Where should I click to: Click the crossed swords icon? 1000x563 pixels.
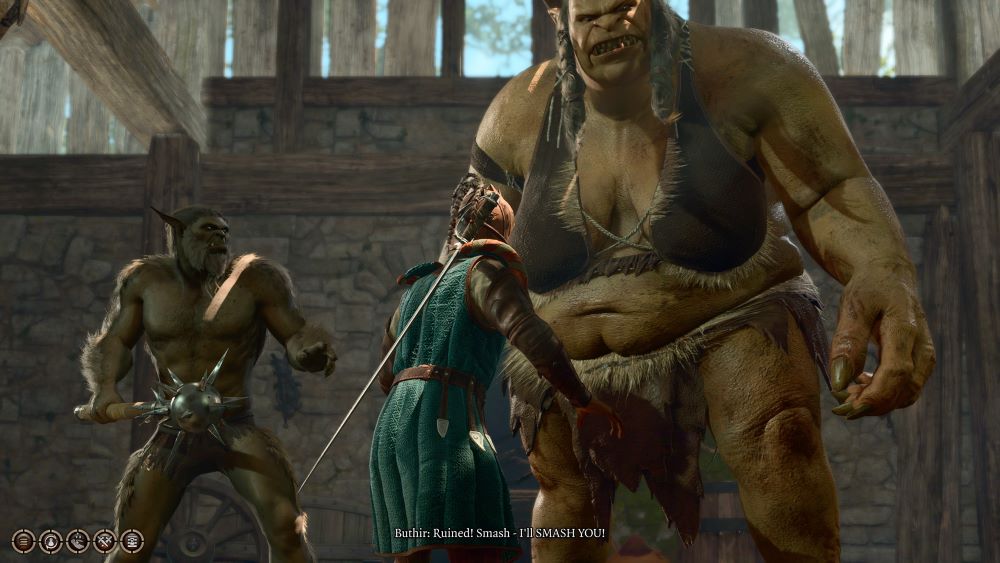coord(104,541)
